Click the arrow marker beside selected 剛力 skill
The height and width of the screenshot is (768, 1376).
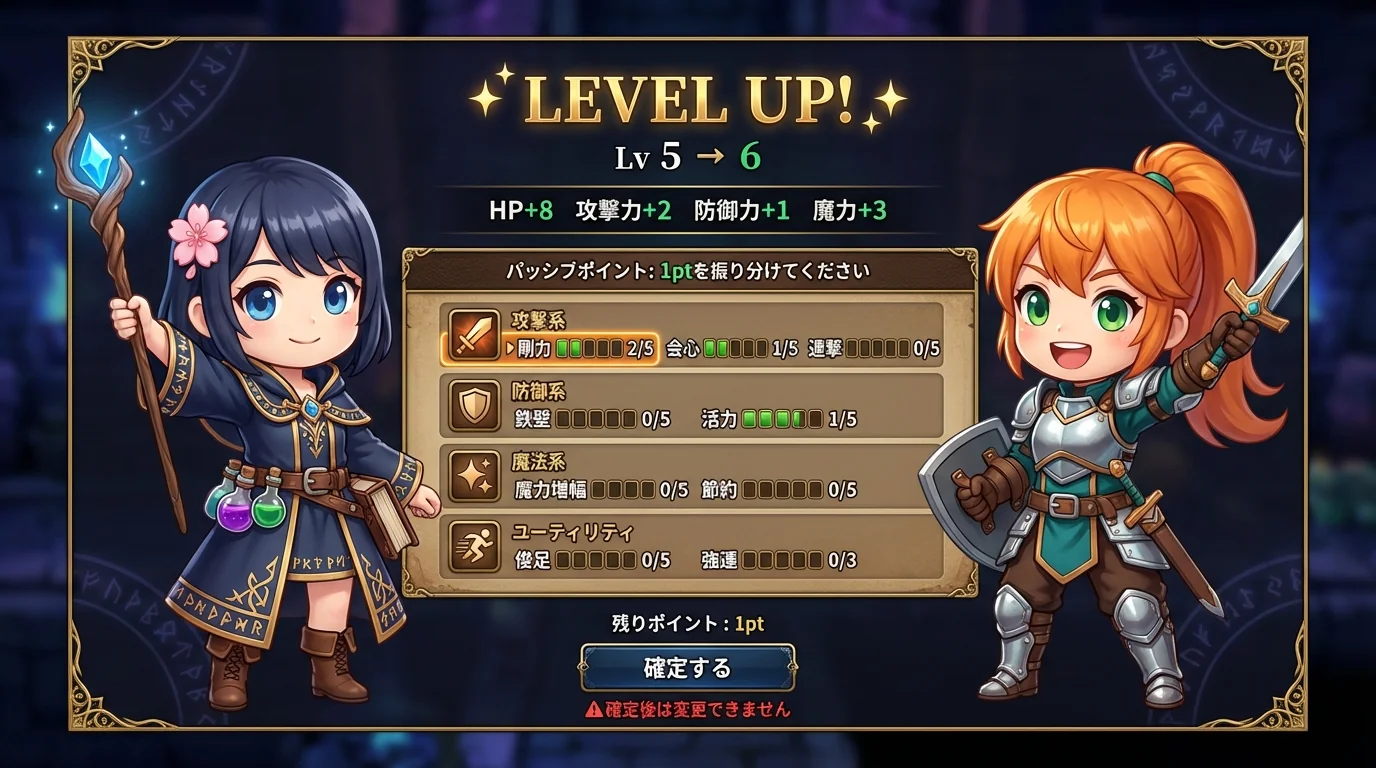pos(510,347)
